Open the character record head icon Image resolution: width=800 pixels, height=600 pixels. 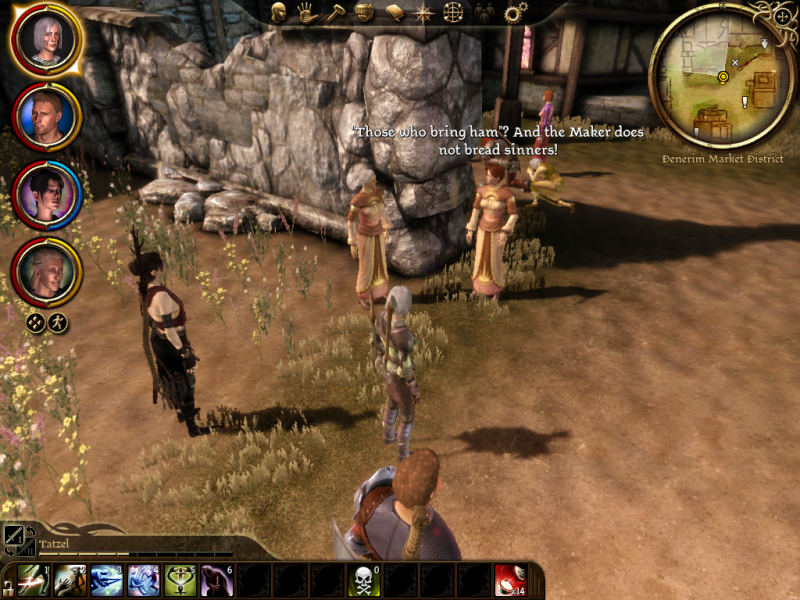[279, 13]
